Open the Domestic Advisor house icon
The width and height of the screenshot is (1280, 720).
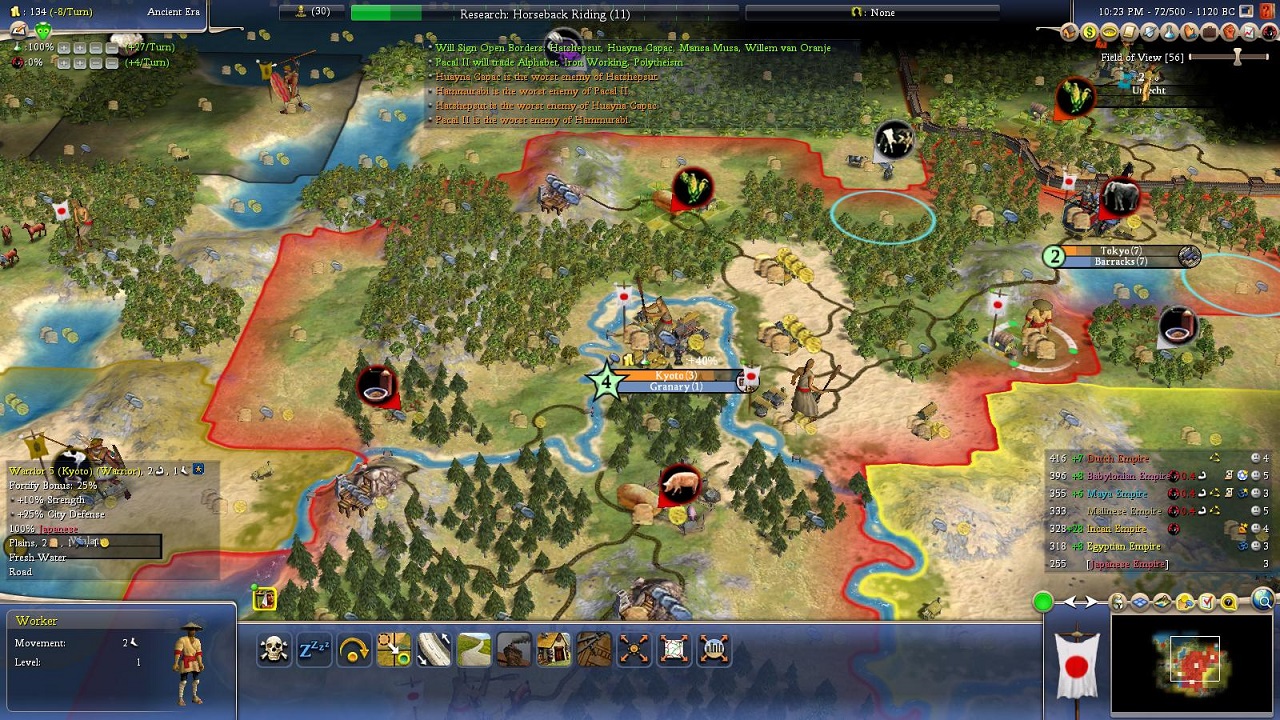click(1070, 33)
